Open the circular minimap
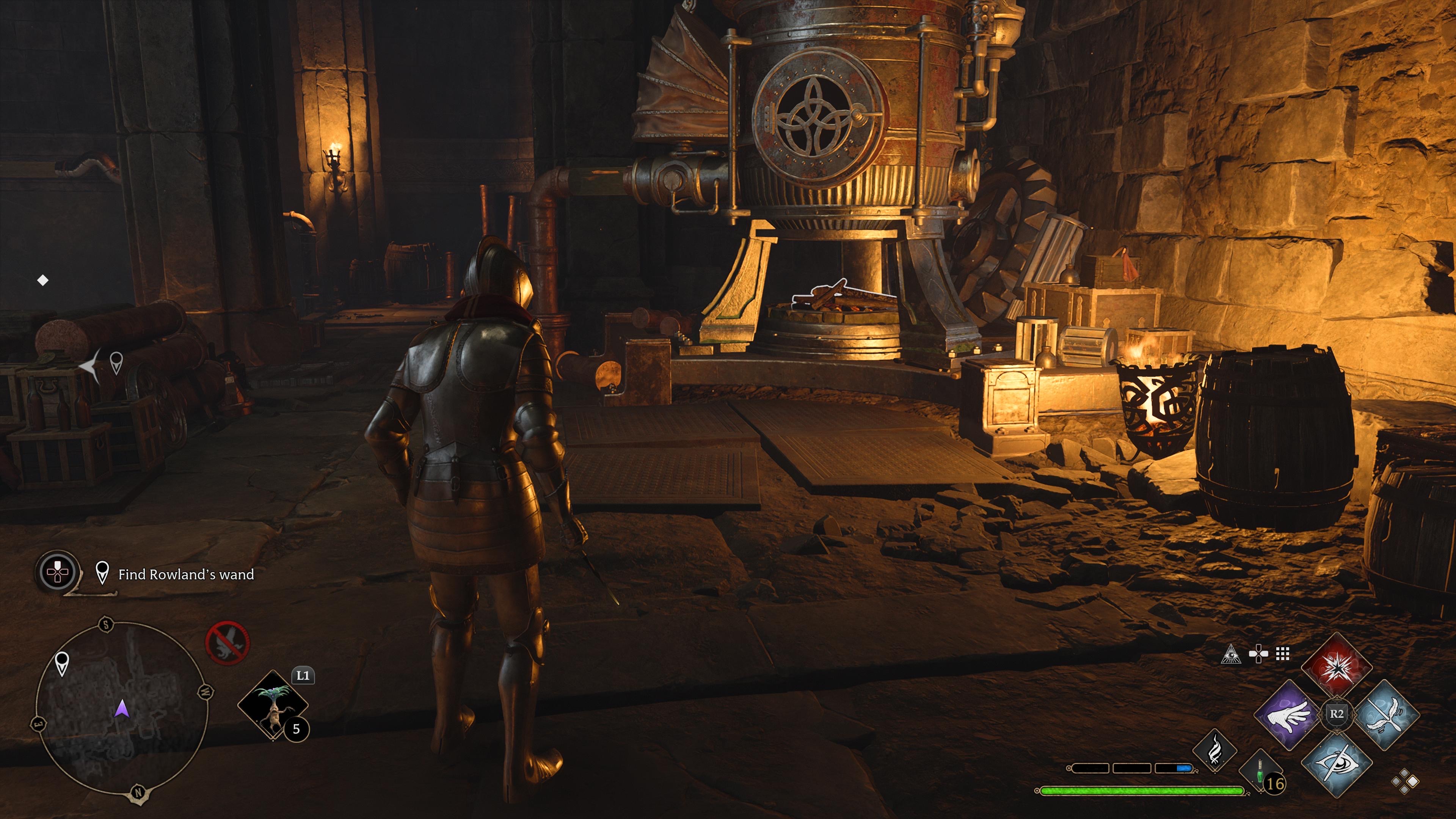1456x819 pixels. (x=121, y=709)
